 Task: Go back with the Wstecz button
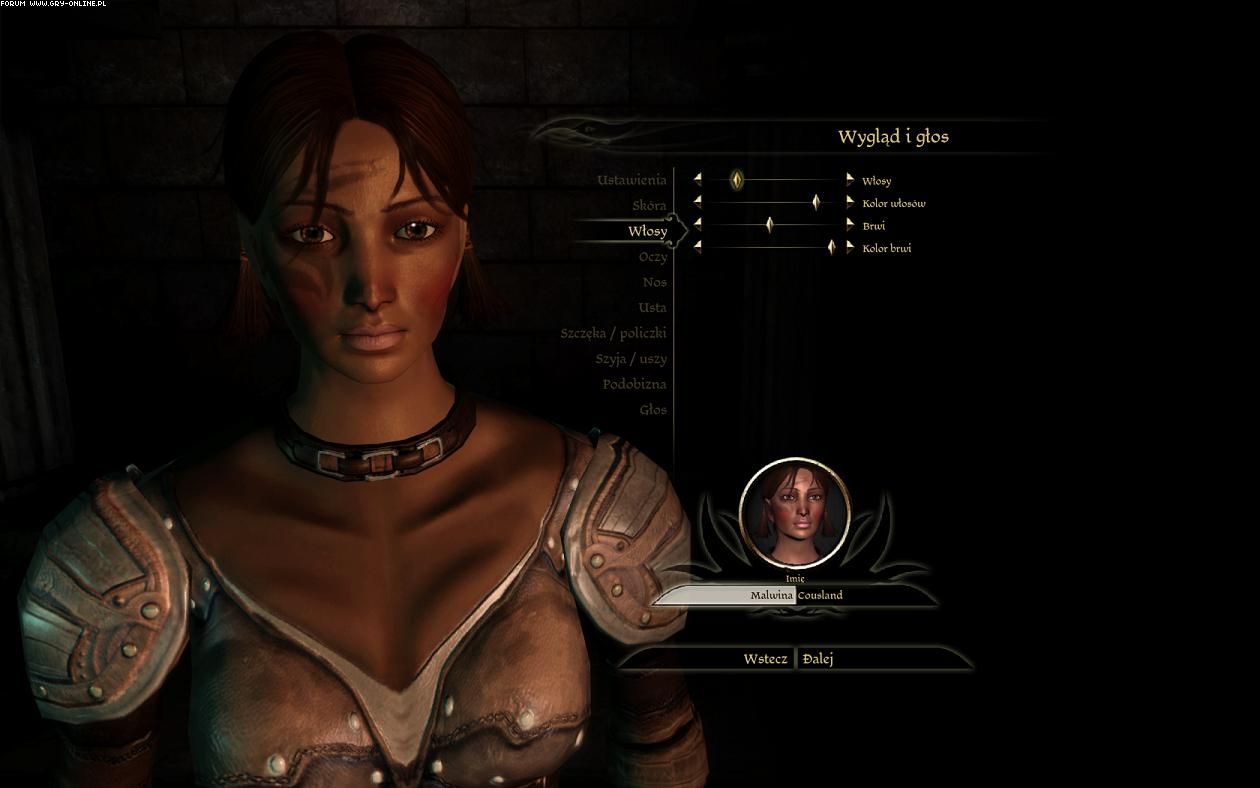coord(765,659)
